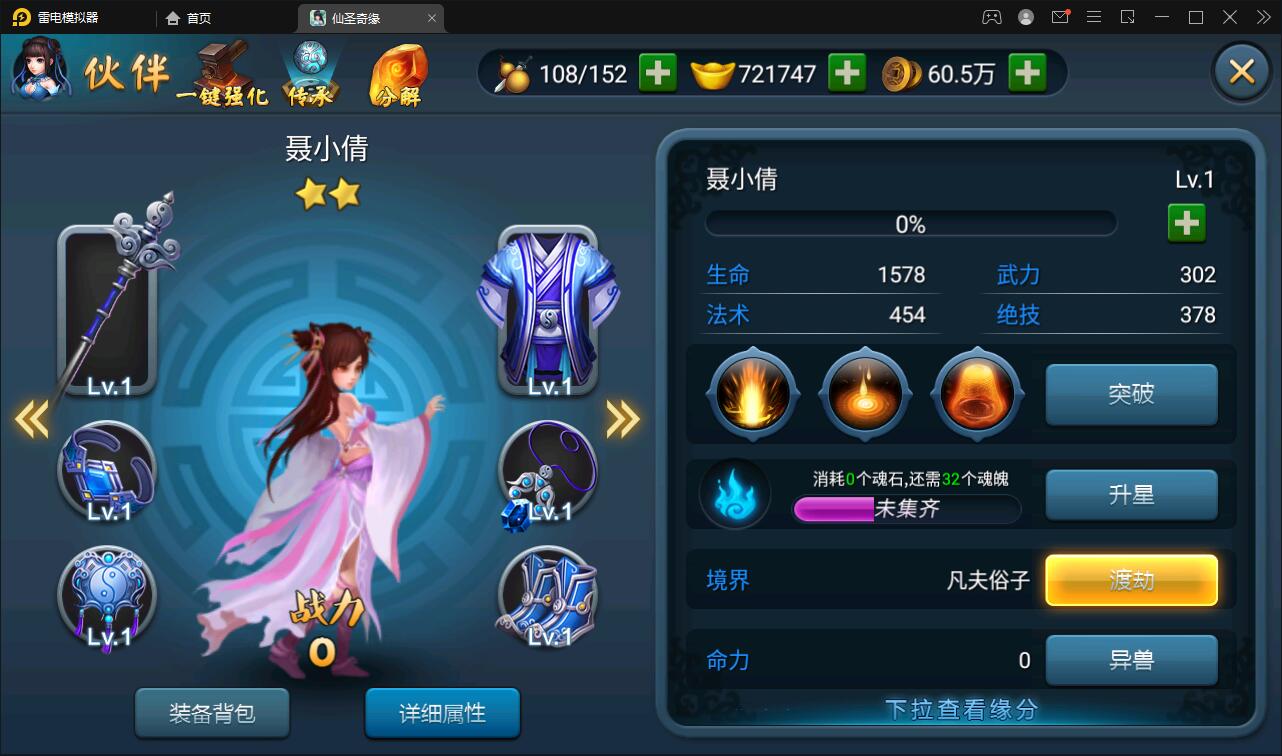Open the 装备背包 equipment bag

pos(212,714)
